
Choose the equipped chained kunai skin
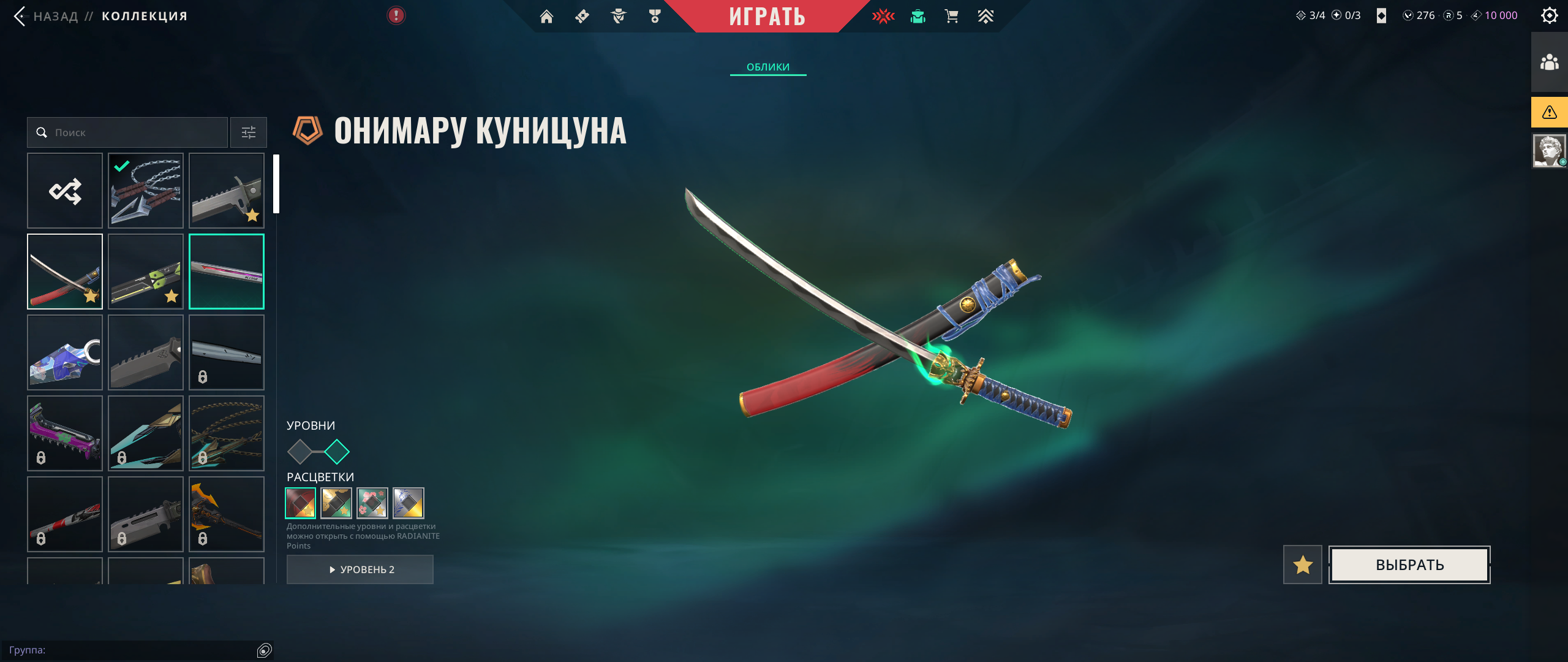(146, 191)
